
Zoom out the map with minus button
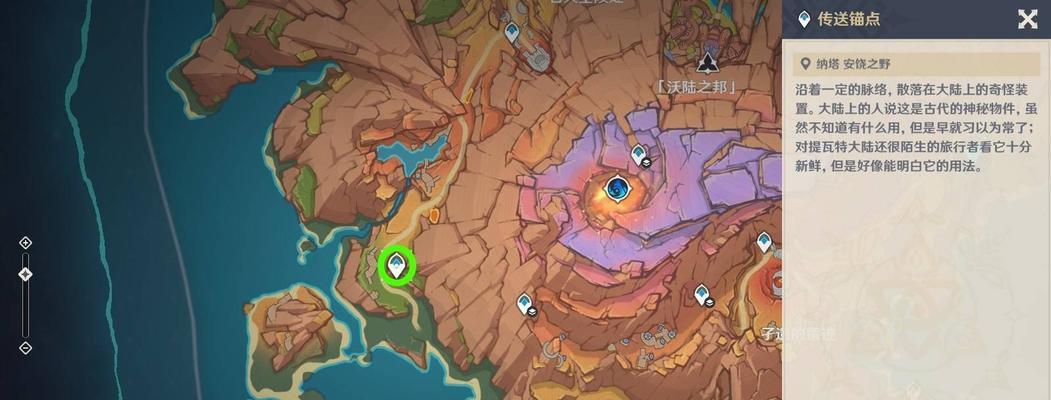[26, 348]
